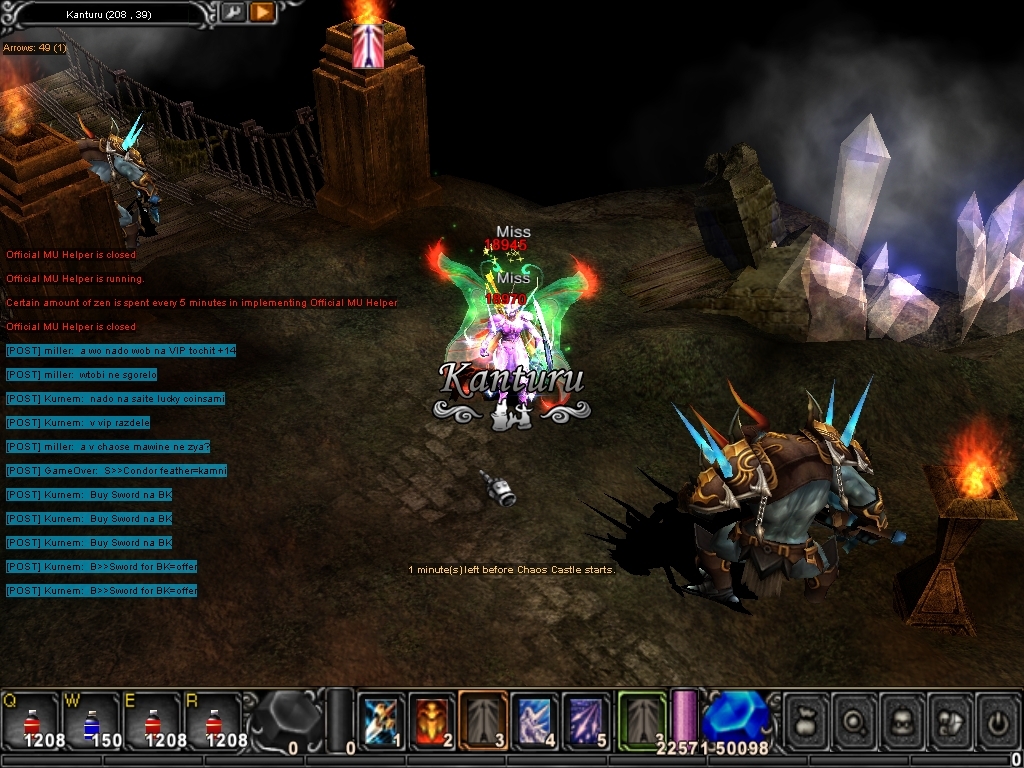The width and height of the screenshot is (1024, 768).
Task: Select the icy white skill in slot 4
Action: pyautogui.click(x=535, y=720)
